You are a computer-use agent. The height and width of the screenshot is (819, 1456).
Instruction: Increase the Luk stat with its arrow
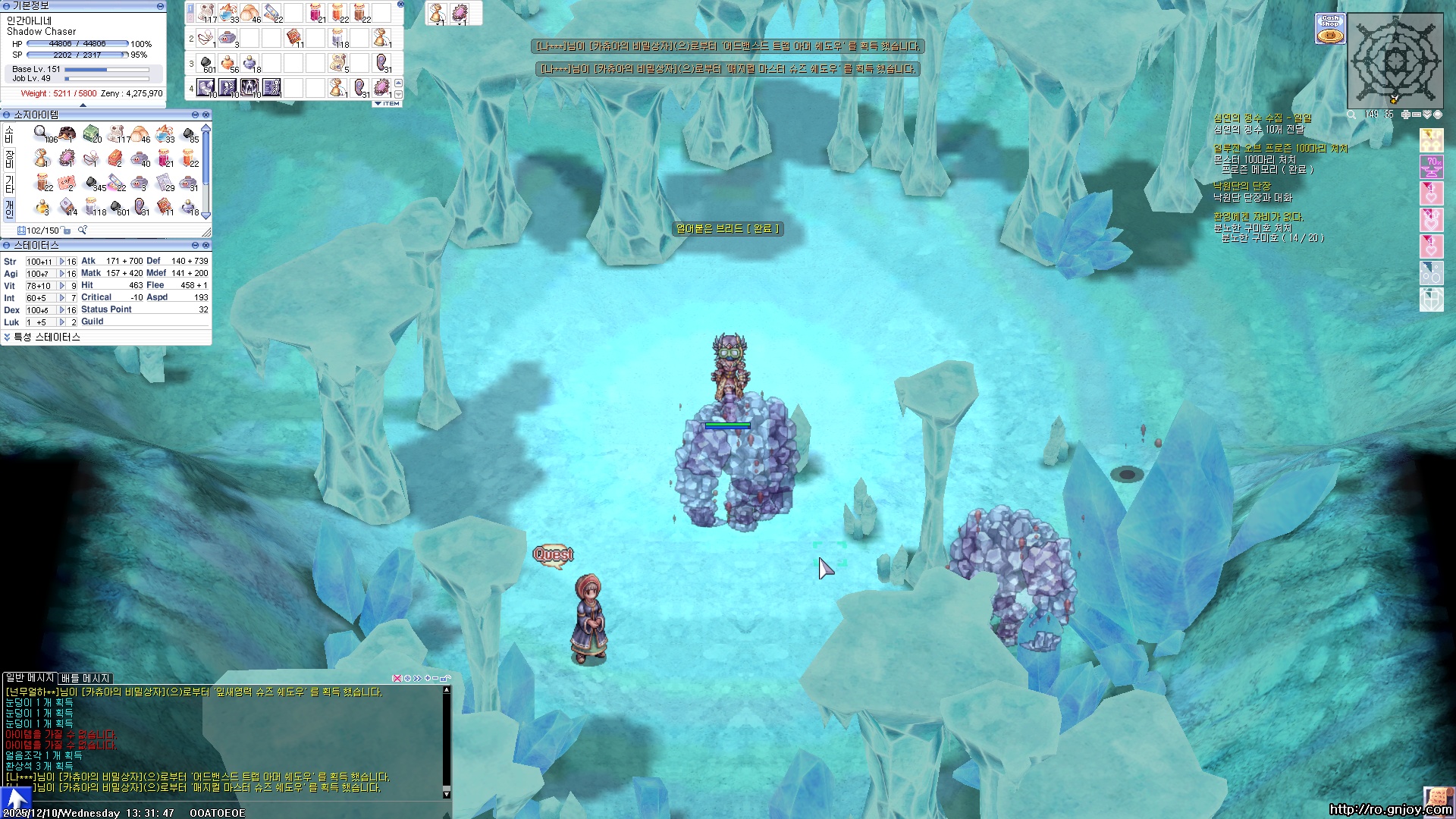point(62,322)
